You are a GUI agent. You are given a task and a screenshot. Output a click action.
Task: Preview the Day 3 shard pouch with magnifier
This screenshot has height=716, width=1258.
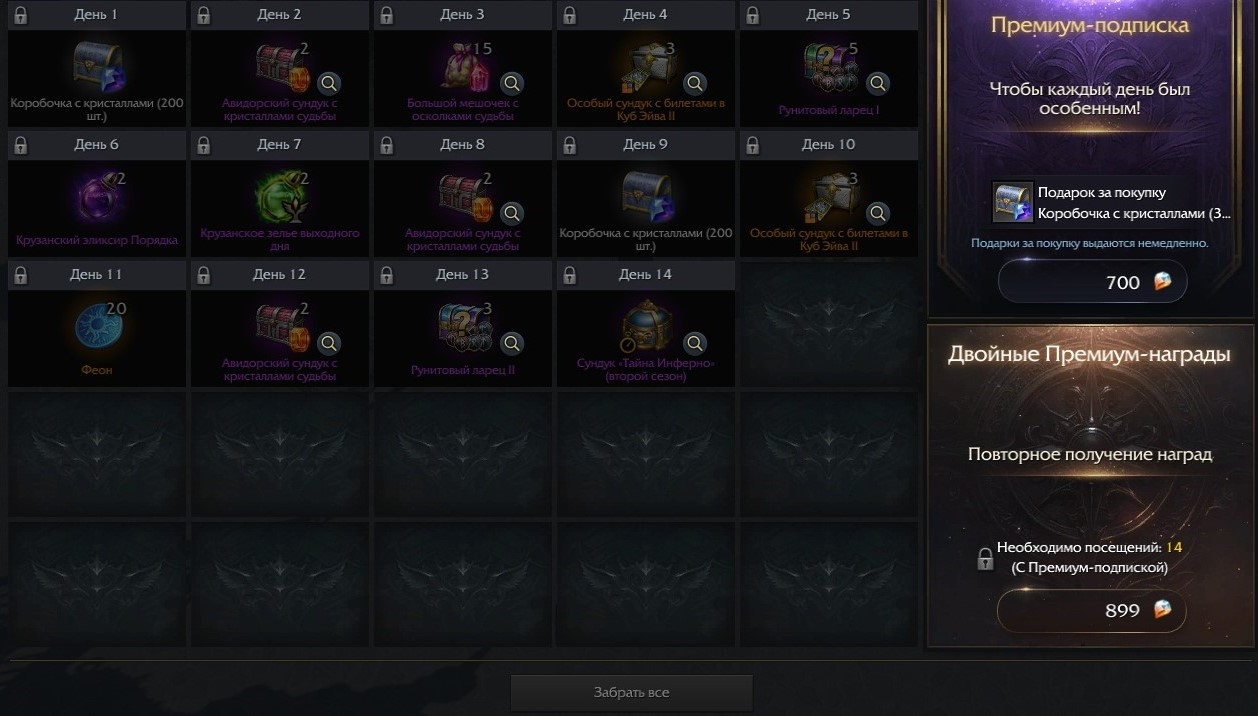[x=512, y=83]
